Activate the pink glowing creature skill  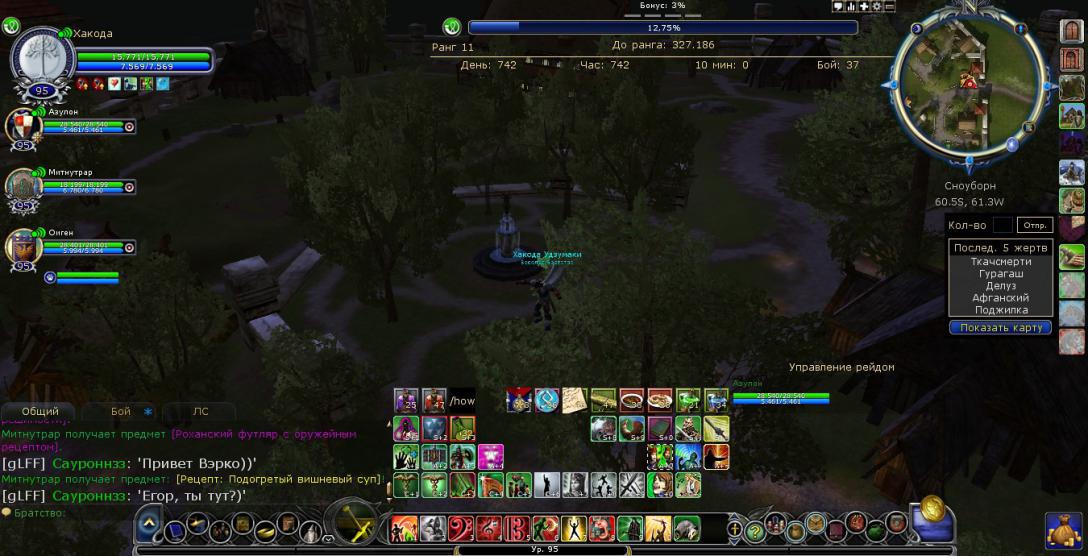tap(490, 457)
